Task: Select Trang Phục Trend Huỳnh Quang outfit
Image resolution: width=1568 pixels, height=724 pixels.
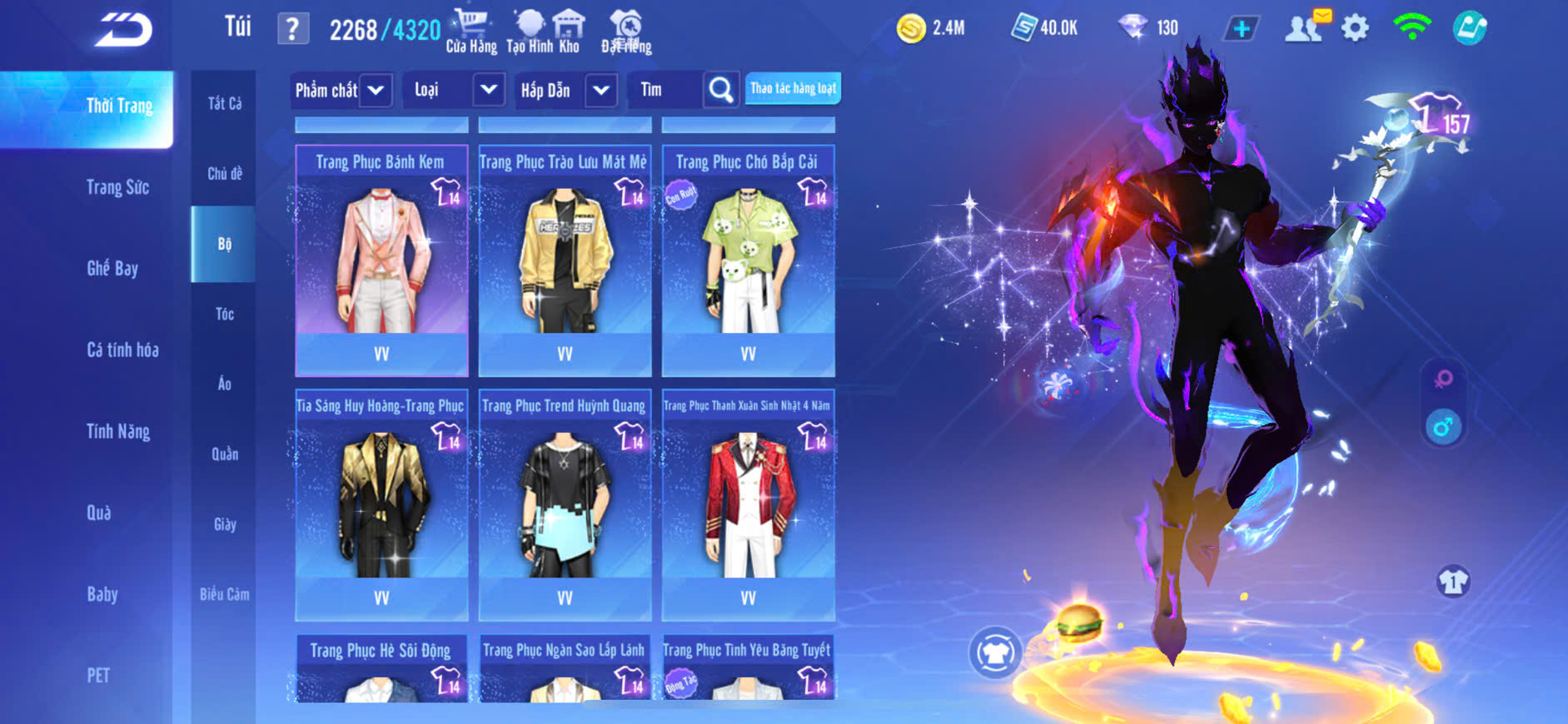Action: pos(565,504)
